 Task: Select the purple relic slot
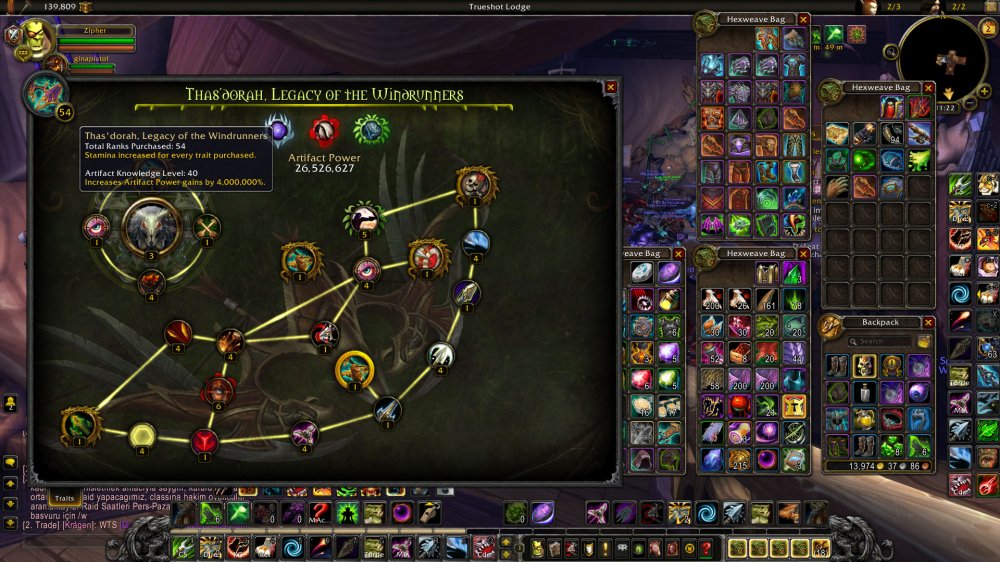click(x=279, y=129)
